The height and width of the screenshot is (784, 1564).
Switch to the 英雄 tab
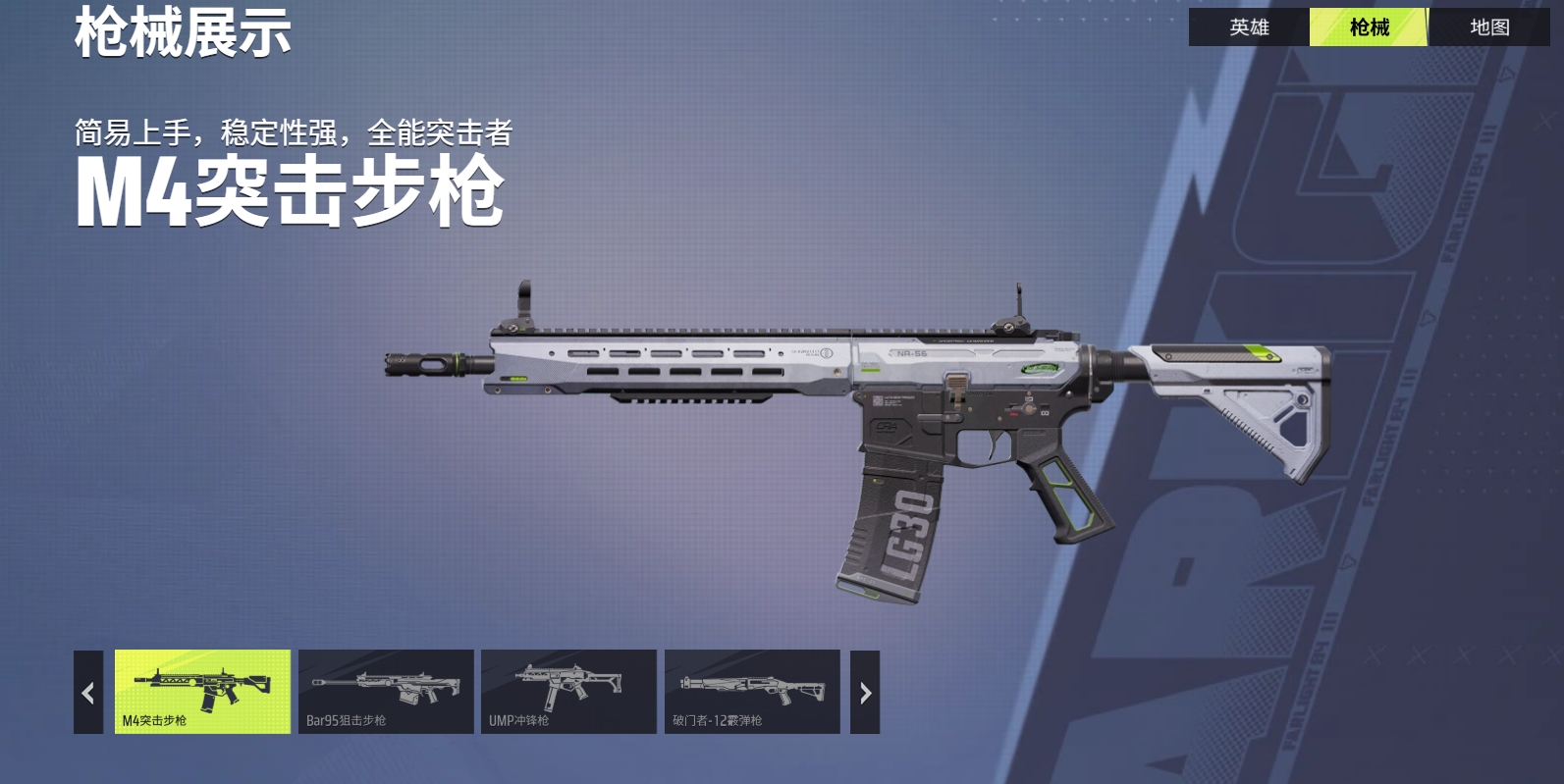(1247, 27)
